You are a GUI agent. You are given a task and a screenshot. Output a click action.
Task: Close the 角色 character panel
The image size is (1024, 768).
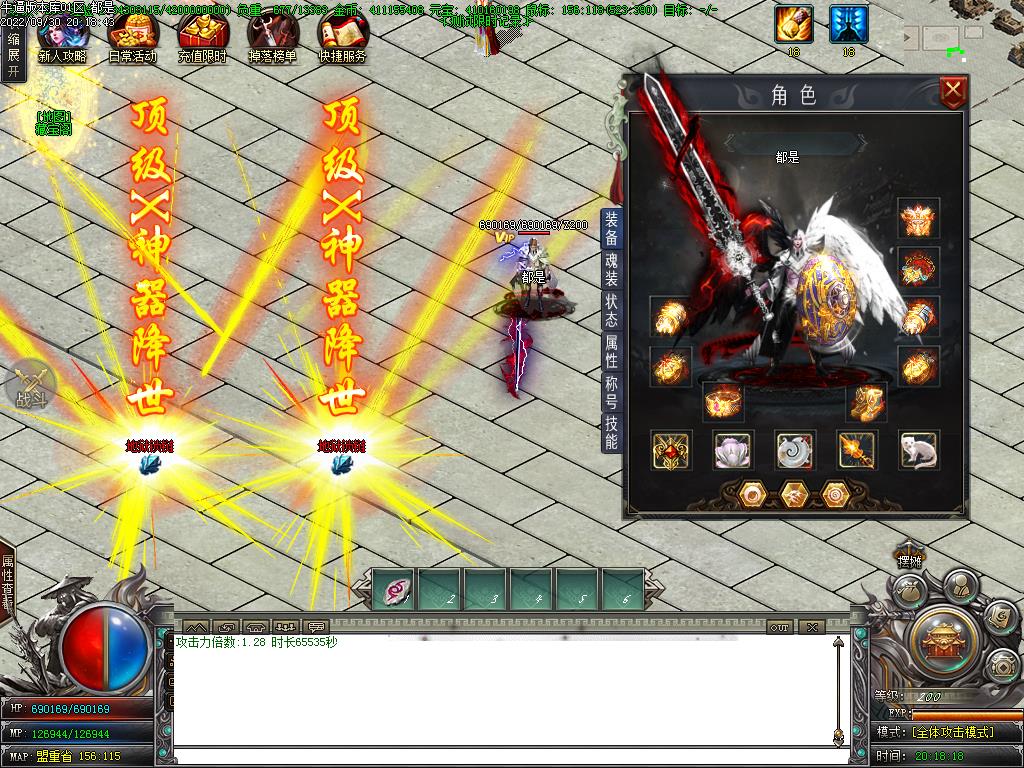[x=953, y=93]
